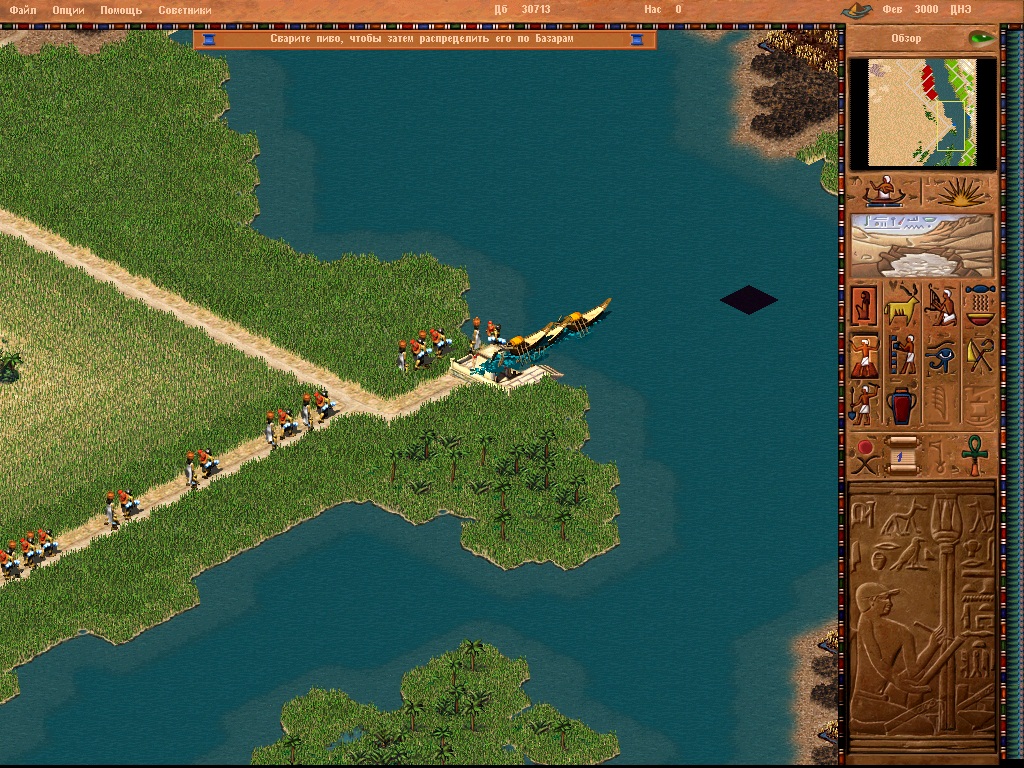
Task: Open the Помощь menu
Action: click(121, 10)
